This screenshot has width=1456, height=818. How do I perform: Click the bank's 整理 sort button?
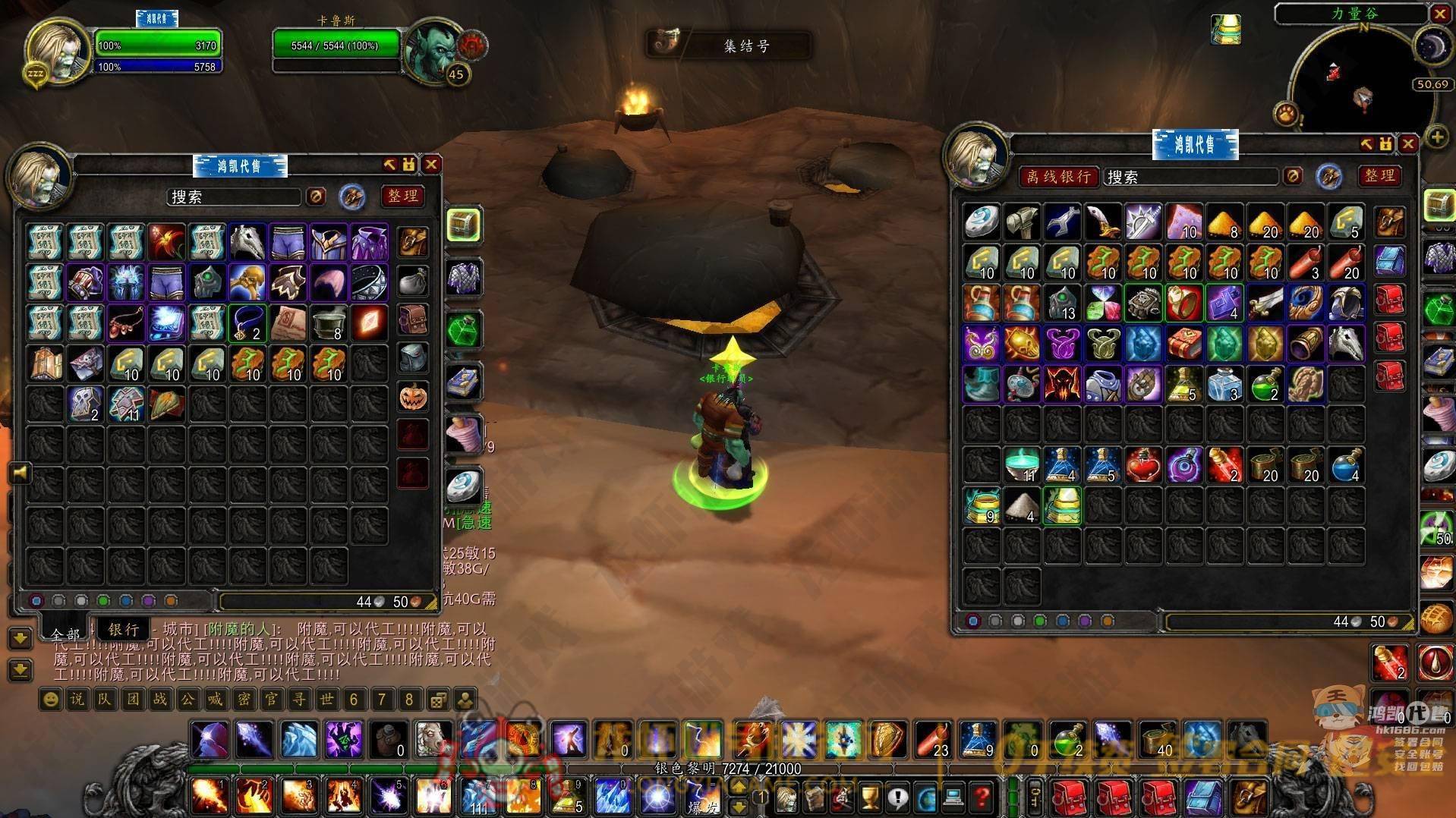click(1379, 176)
